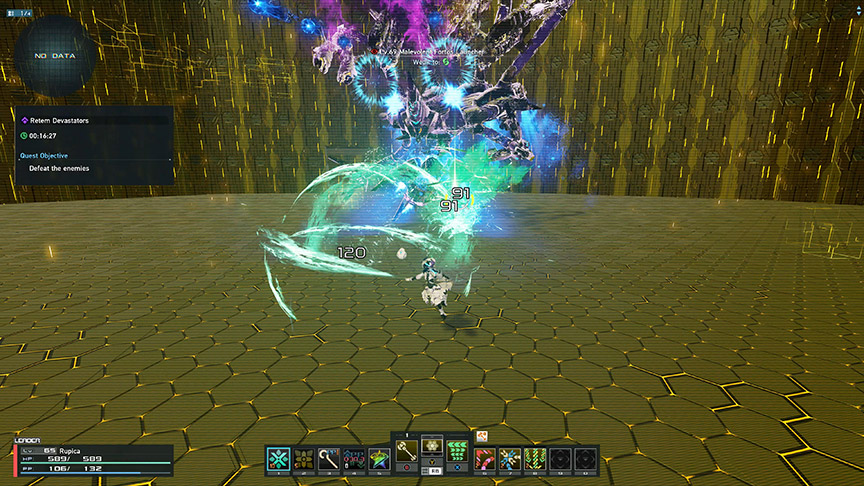Use the red curved arrow skill
This screenshot has height=486, width=864.
(x=485, y=459)
